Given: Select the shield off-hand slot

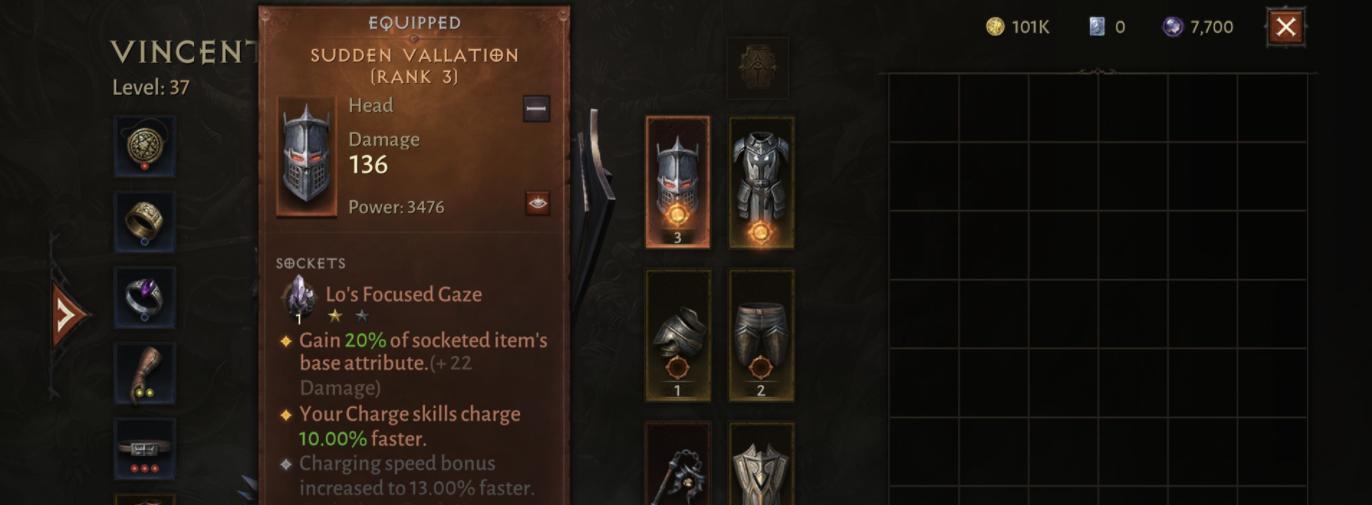Looking at the screenshot, I should pyautogui.click(x=761, y=470).
